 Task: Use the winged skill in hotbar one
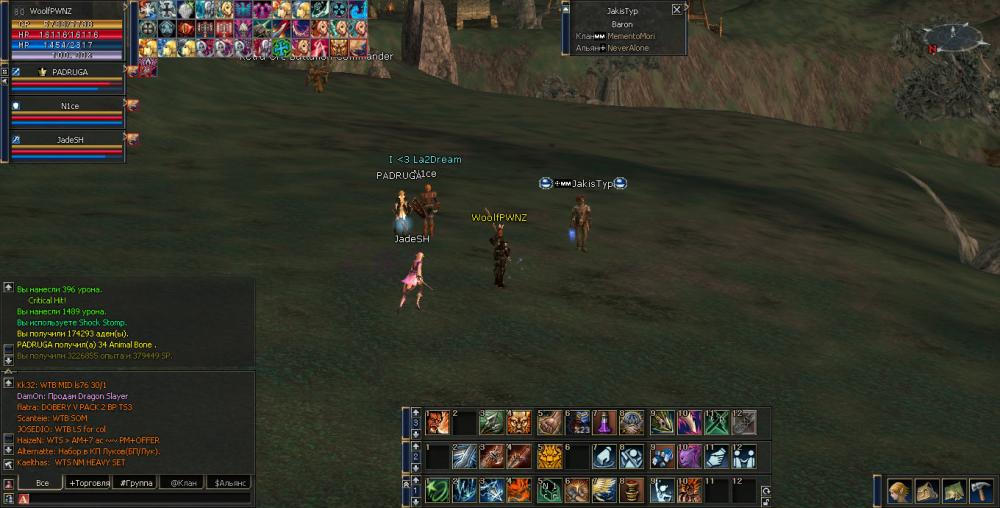point(603,491)
